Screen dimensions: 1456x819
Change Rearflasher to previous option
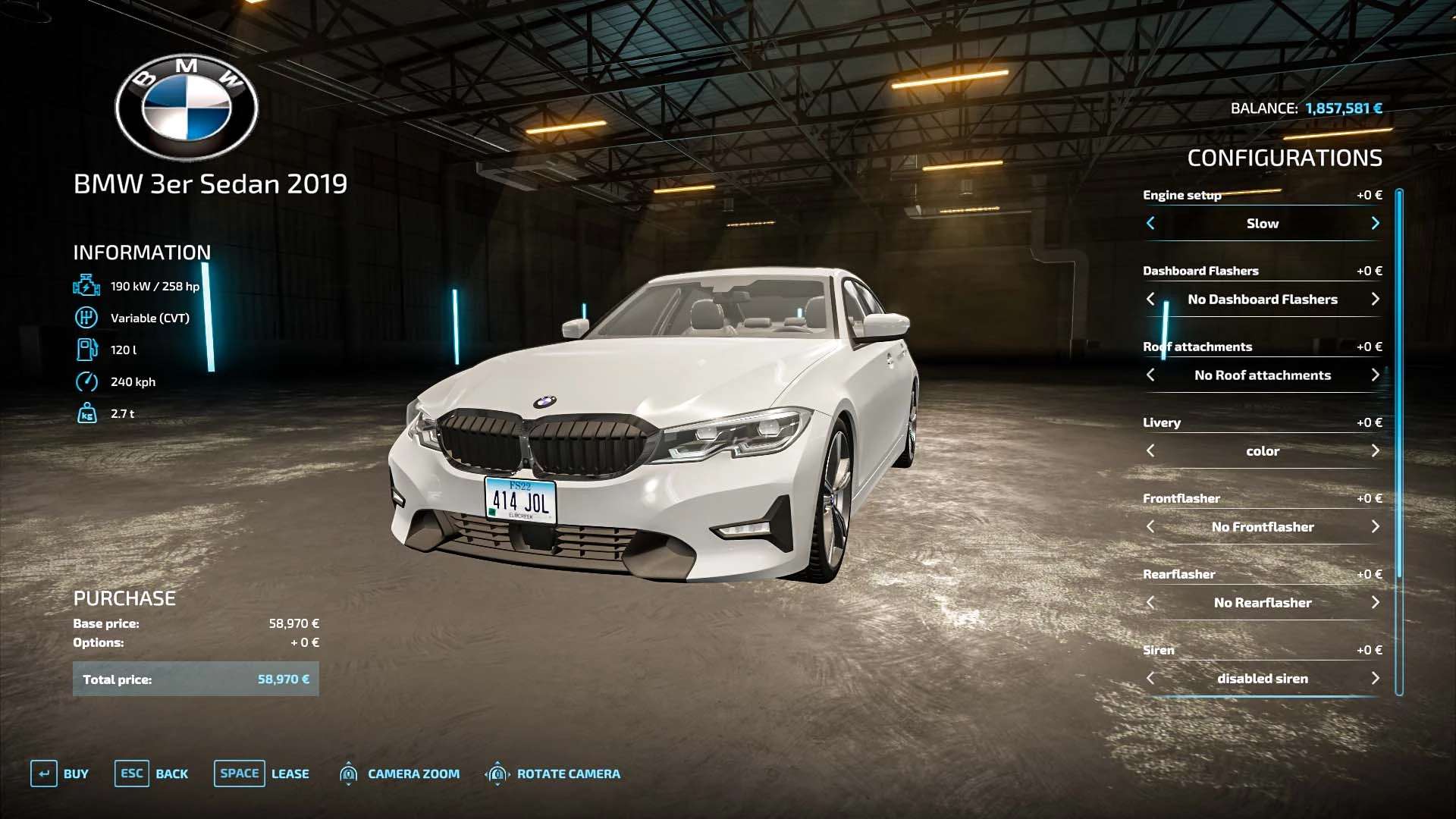click(x=1150, y=602)
